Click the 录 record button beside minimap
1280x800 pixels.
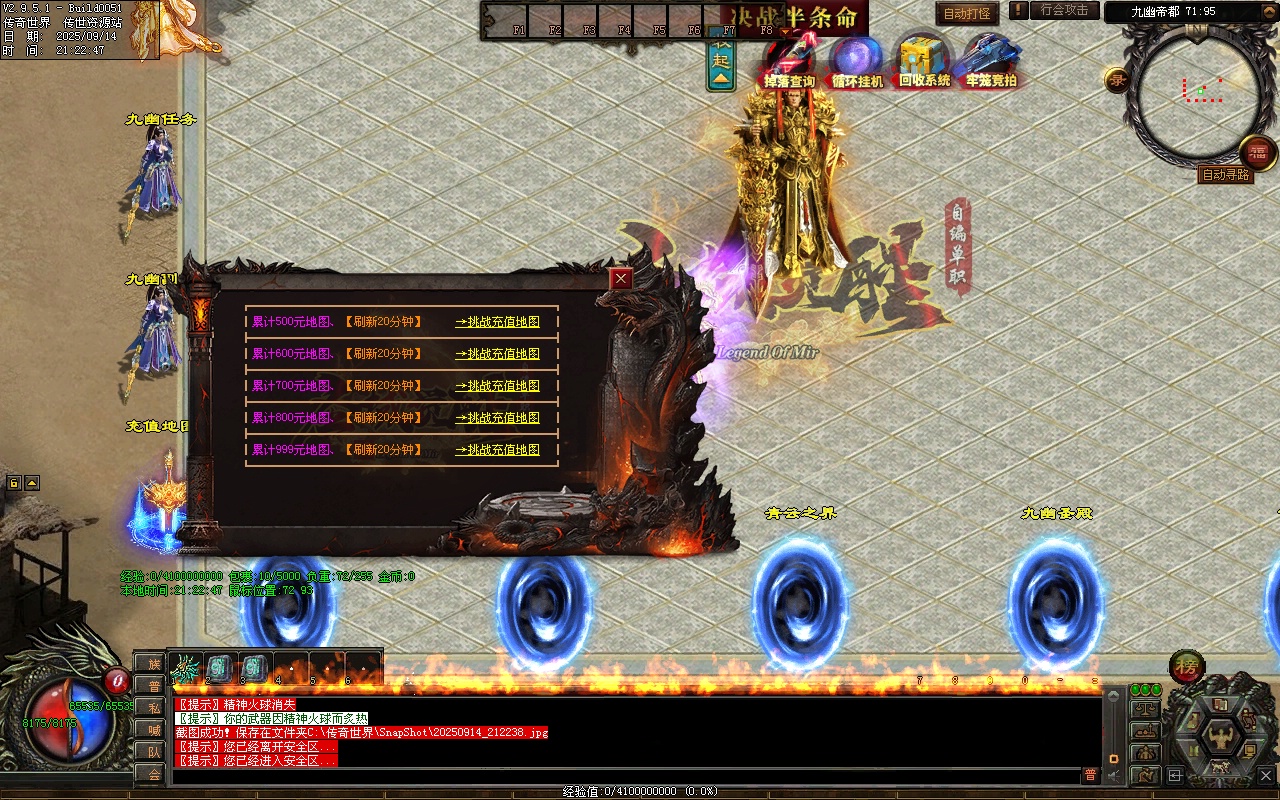pos(1117,80)
